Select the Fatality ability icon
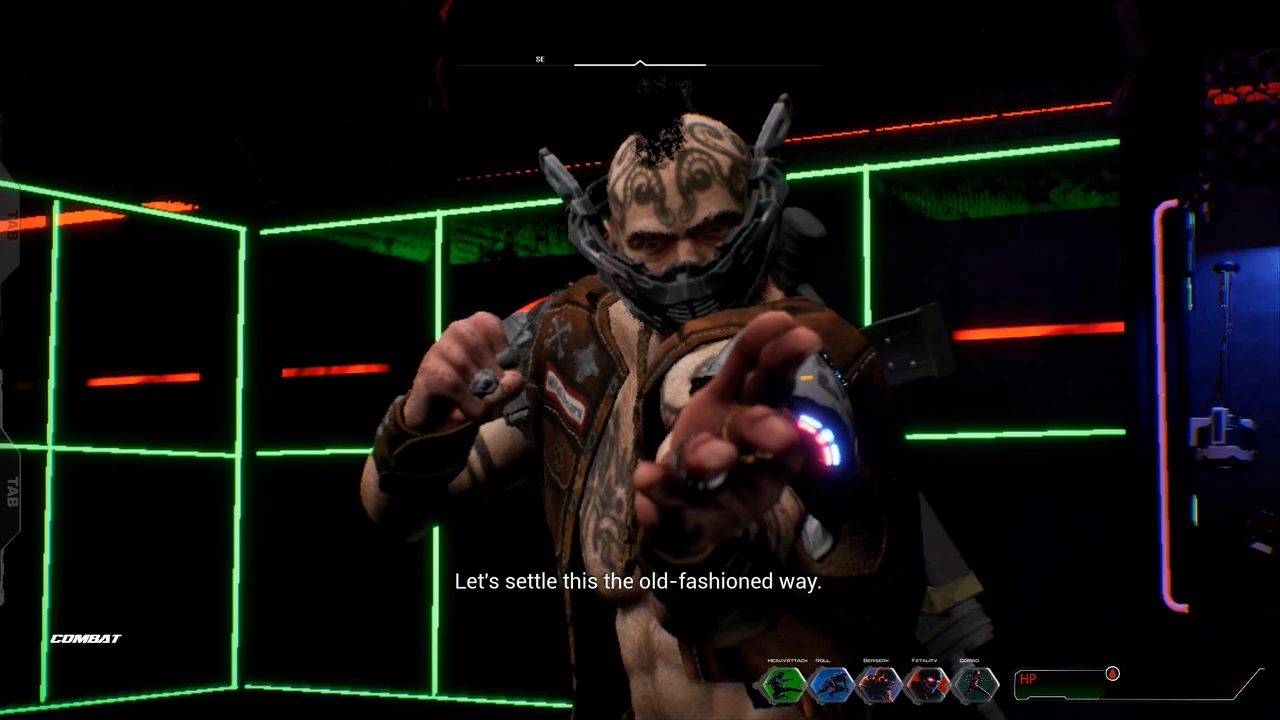The height and width of the screenshot is (720, 1280). 927,685
